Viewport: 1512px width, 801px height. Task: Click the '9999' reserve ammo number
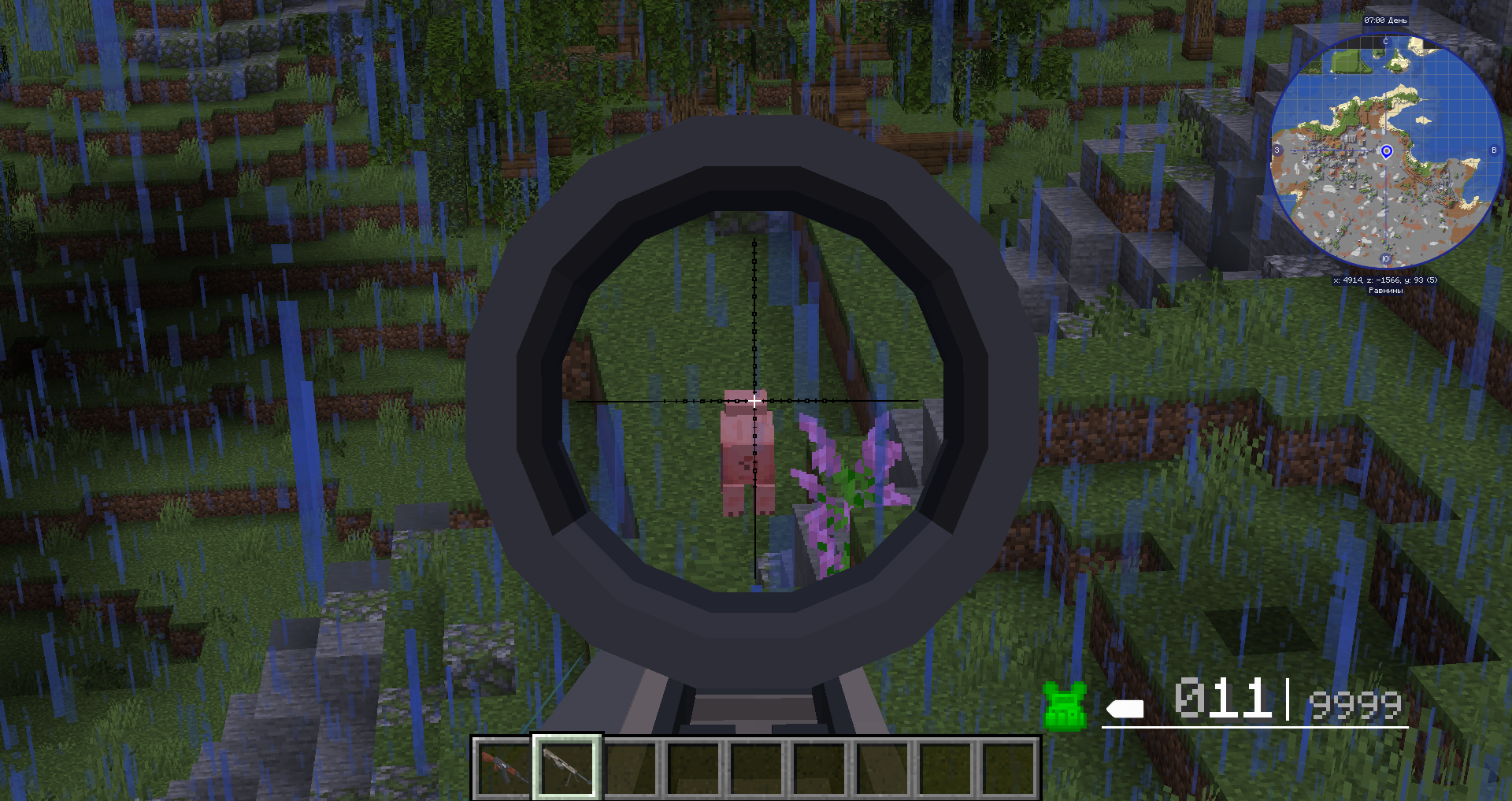click(x=1354, y=704)
